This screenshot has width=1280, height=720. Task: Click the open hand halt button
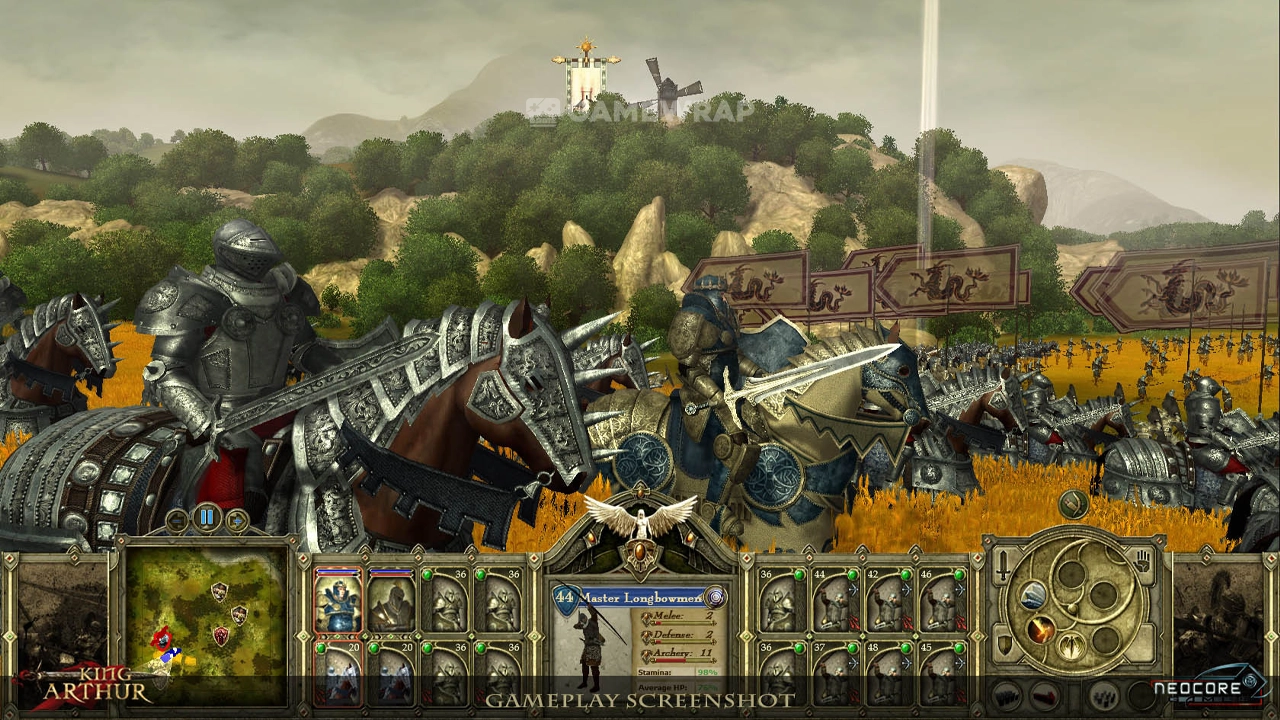pos(1143,563)
